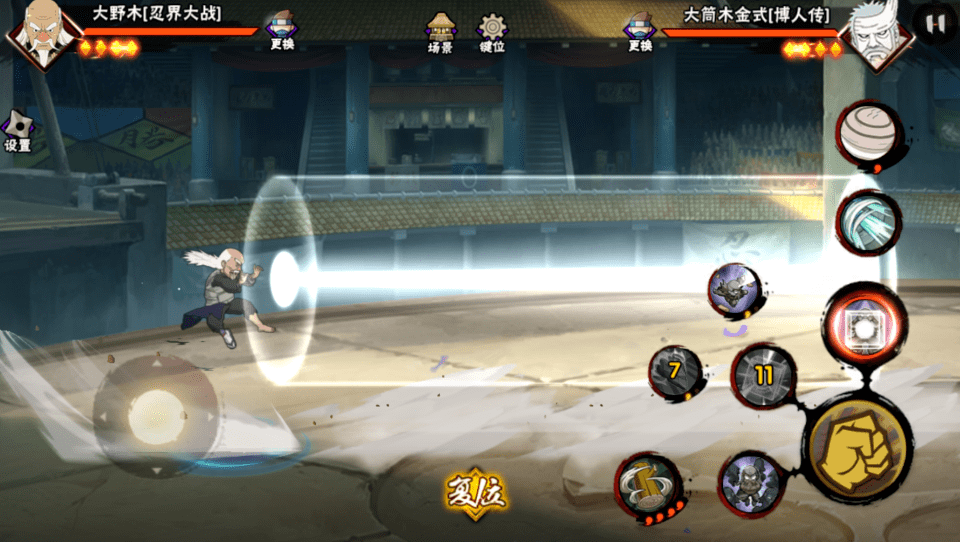Click 更换 beside 大野木 to swap ninja
The image size is (960, 542).
coord(282,32)
